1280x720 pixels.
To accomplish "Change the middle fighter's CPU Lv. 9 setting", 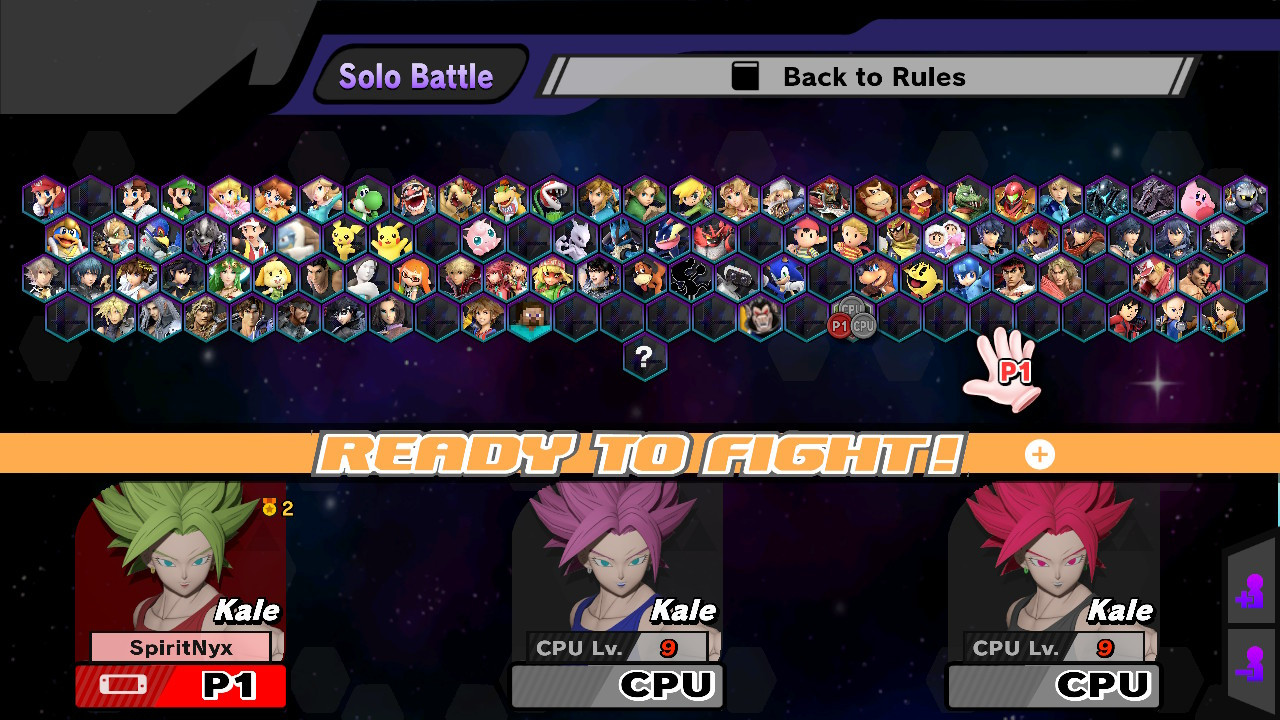I will pyautogui.click(x=614, y=647).
